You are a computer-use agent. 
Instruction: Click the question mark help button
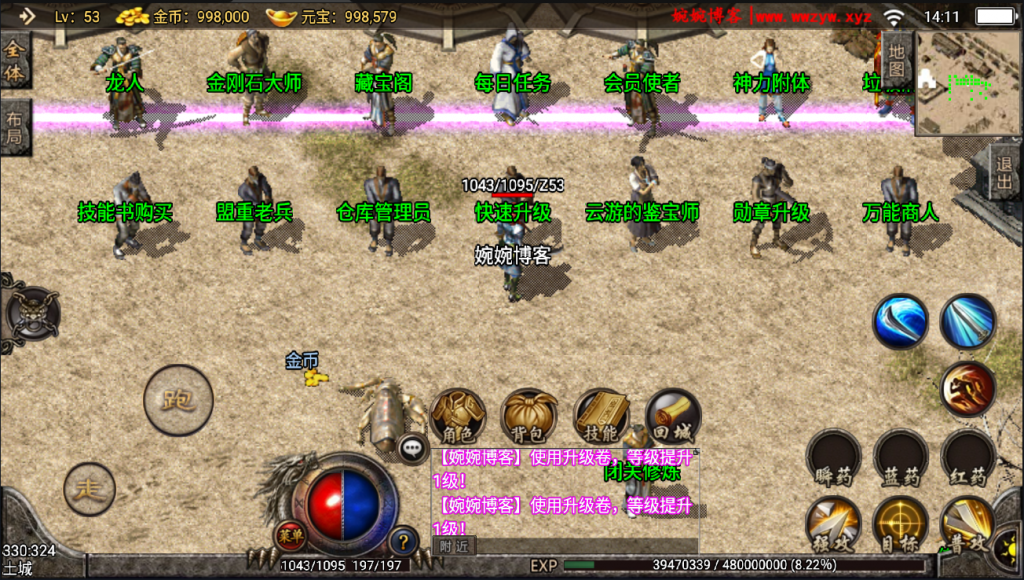(x=403, y=541)
